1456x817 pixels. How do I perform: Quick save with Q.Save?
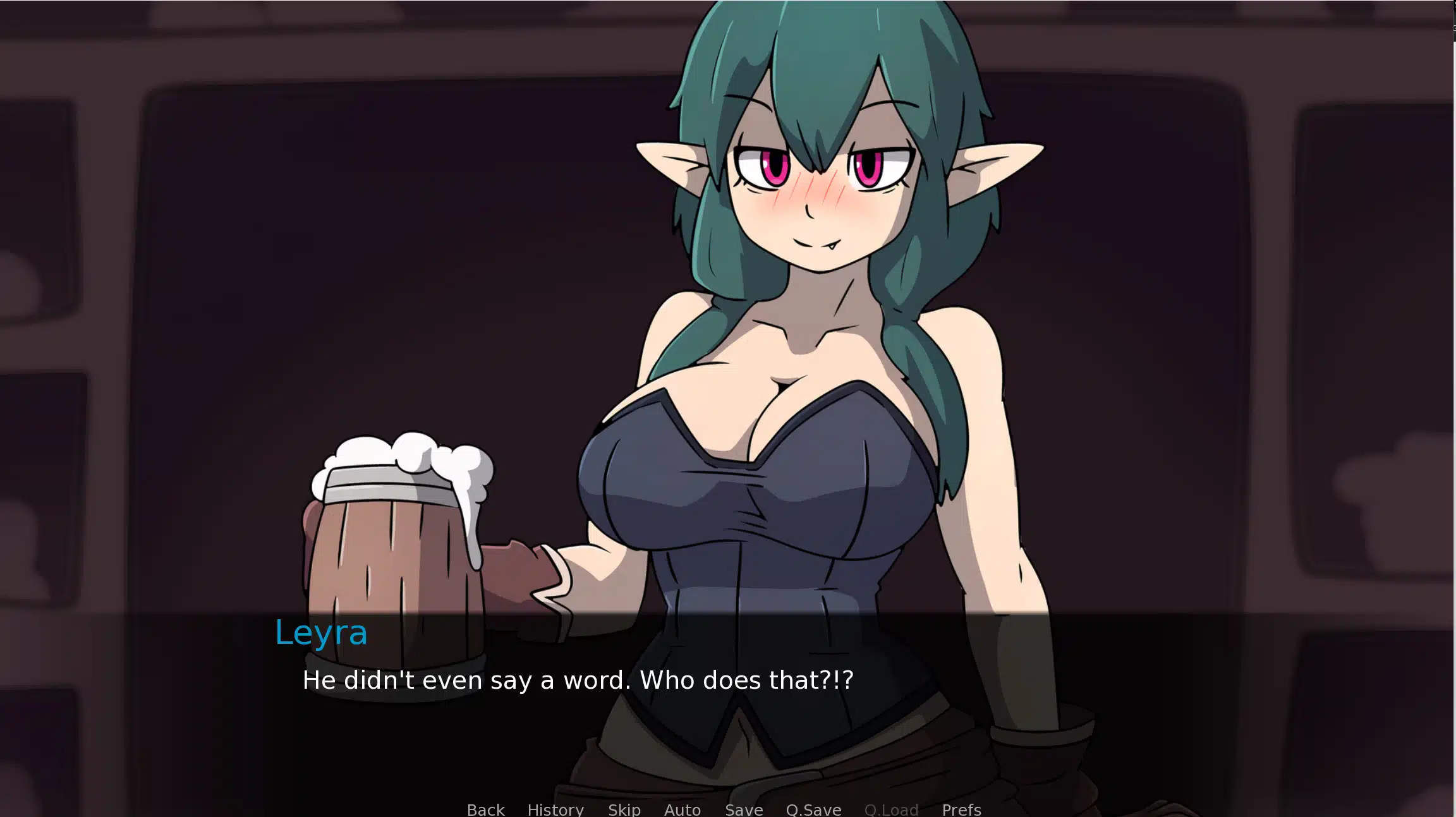click(813, 809)
